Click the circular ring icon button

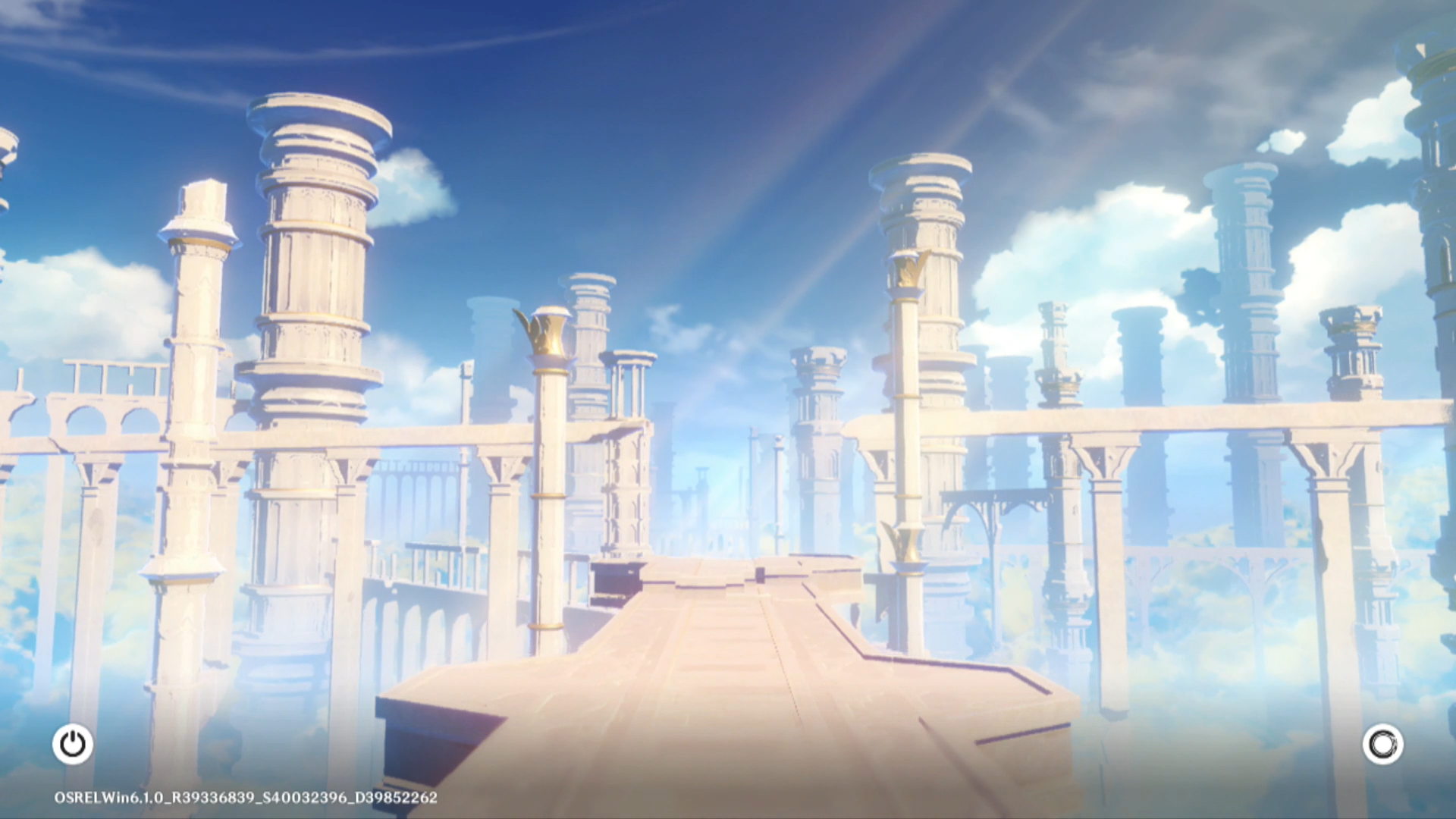pyautogui.click(x=1382, y=744)
